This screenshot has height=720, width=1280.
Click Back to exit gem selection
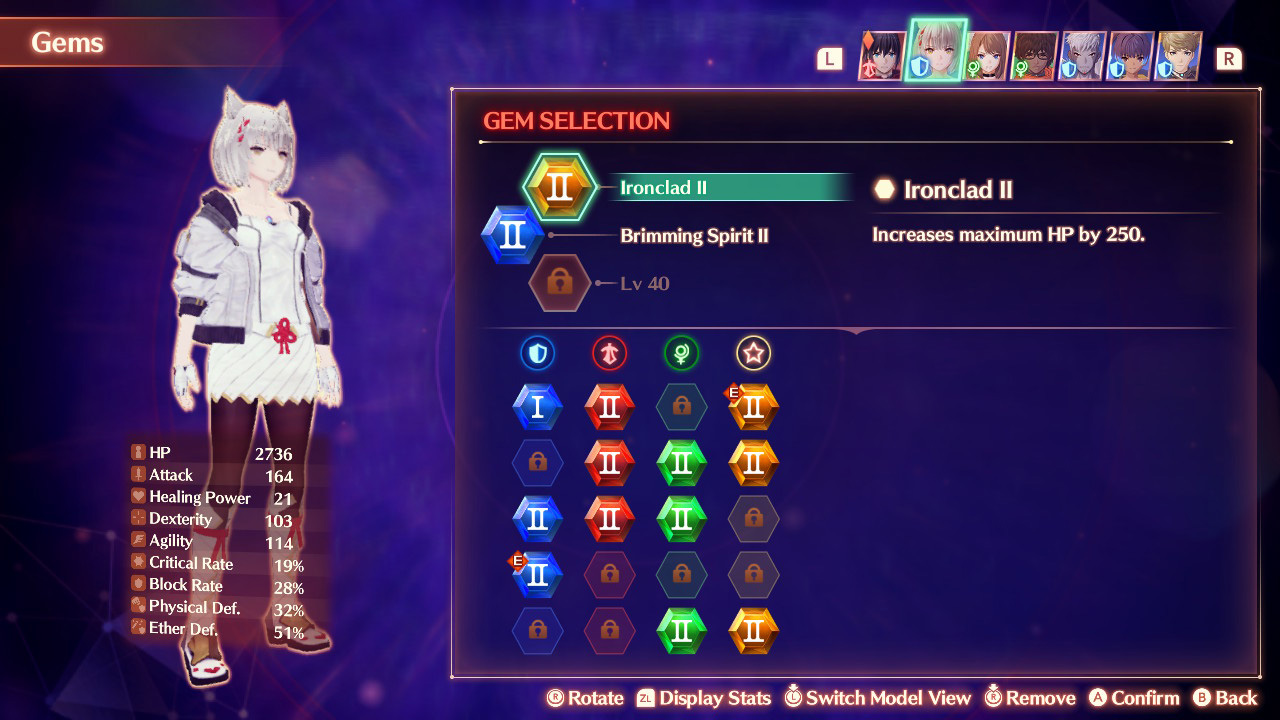[1228, 698]
